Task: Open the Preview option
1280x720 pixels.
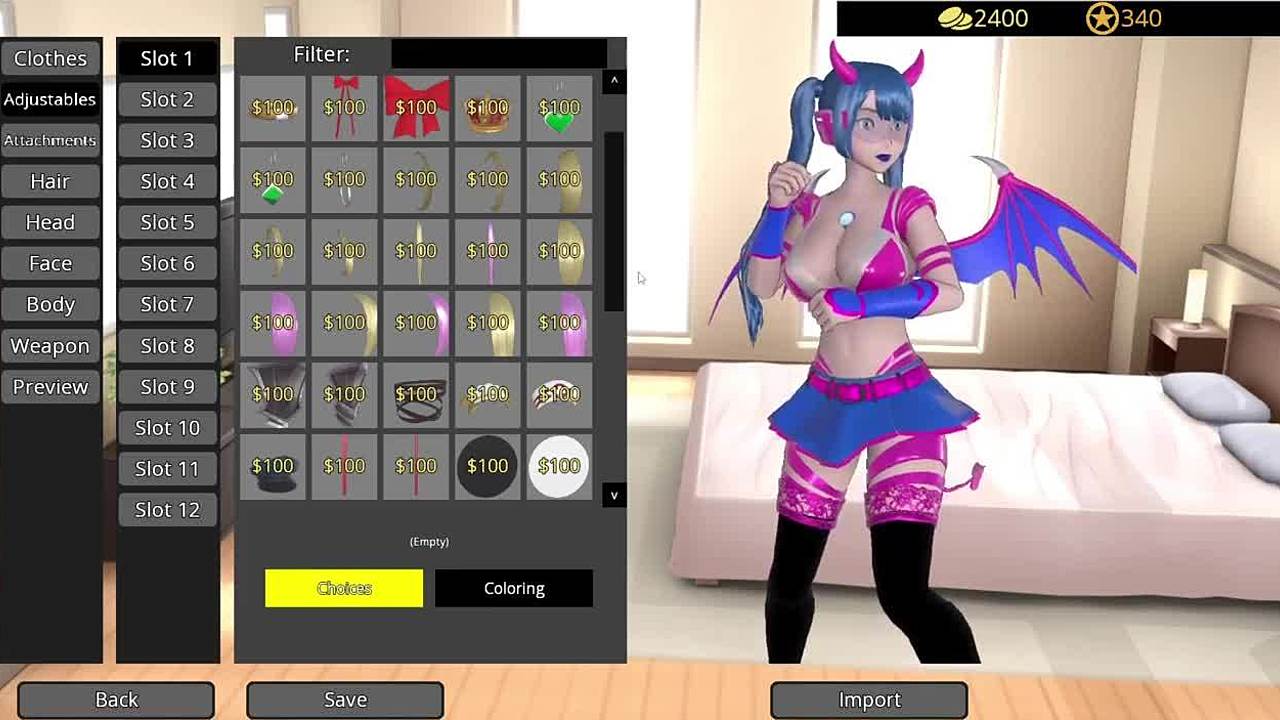Action: pyautogui.click(x=50, y=387)
